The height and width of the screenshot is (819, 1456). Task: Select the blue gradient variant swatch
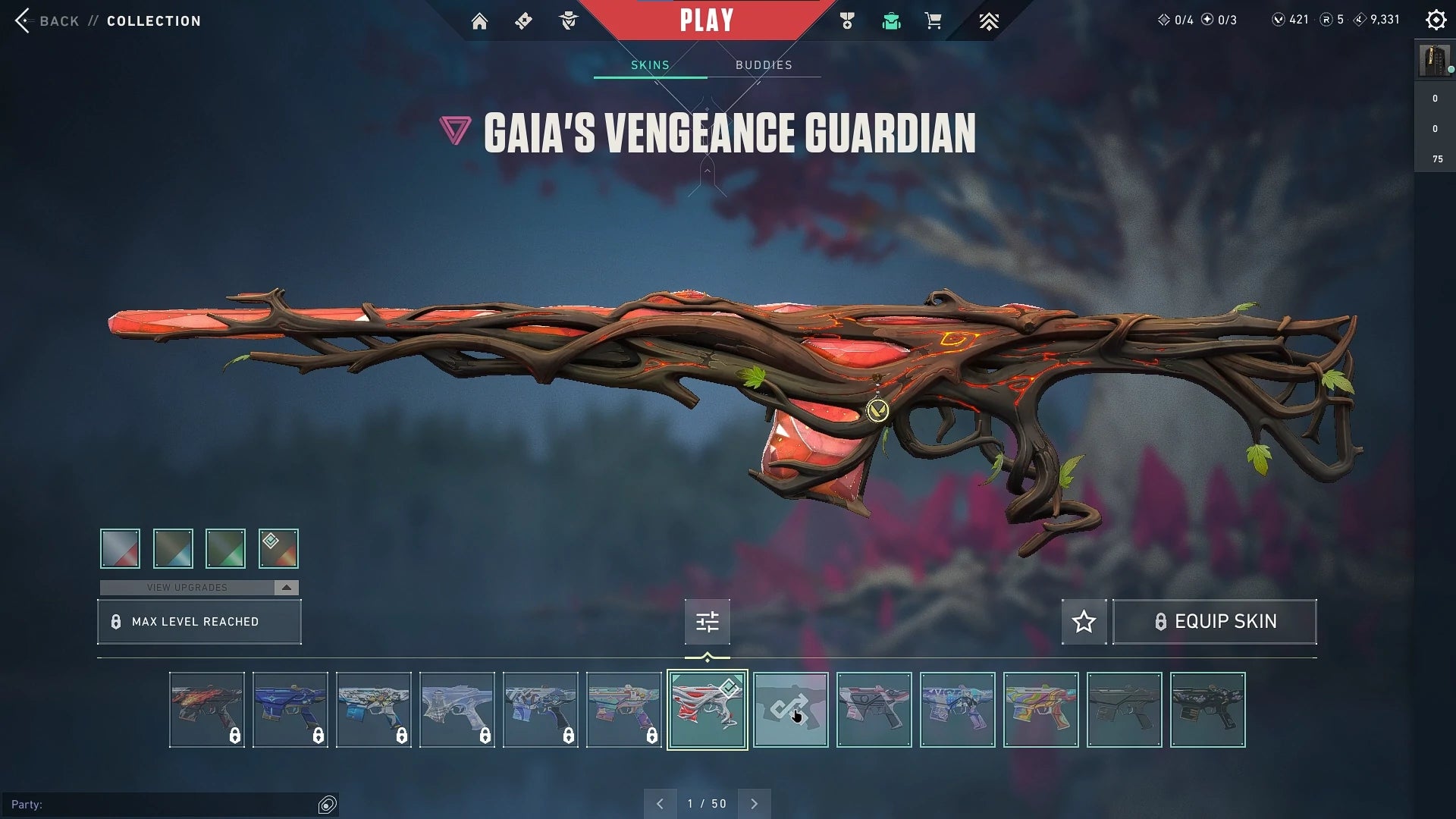[172, 548]
